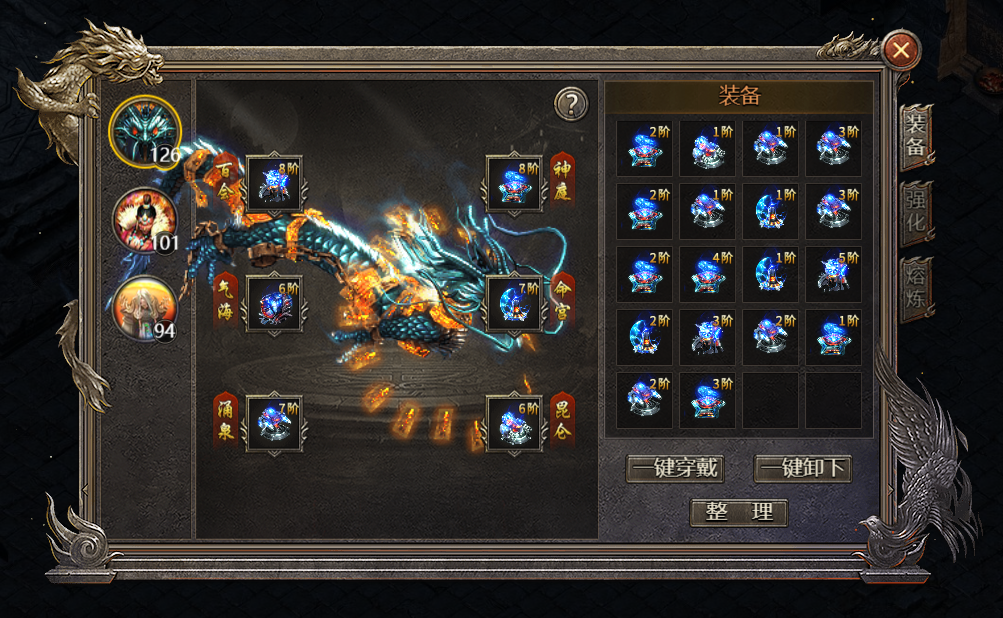Pick the 4阶 item in inventory
This screenshot has width=1003, height=618.
(707, 275)
